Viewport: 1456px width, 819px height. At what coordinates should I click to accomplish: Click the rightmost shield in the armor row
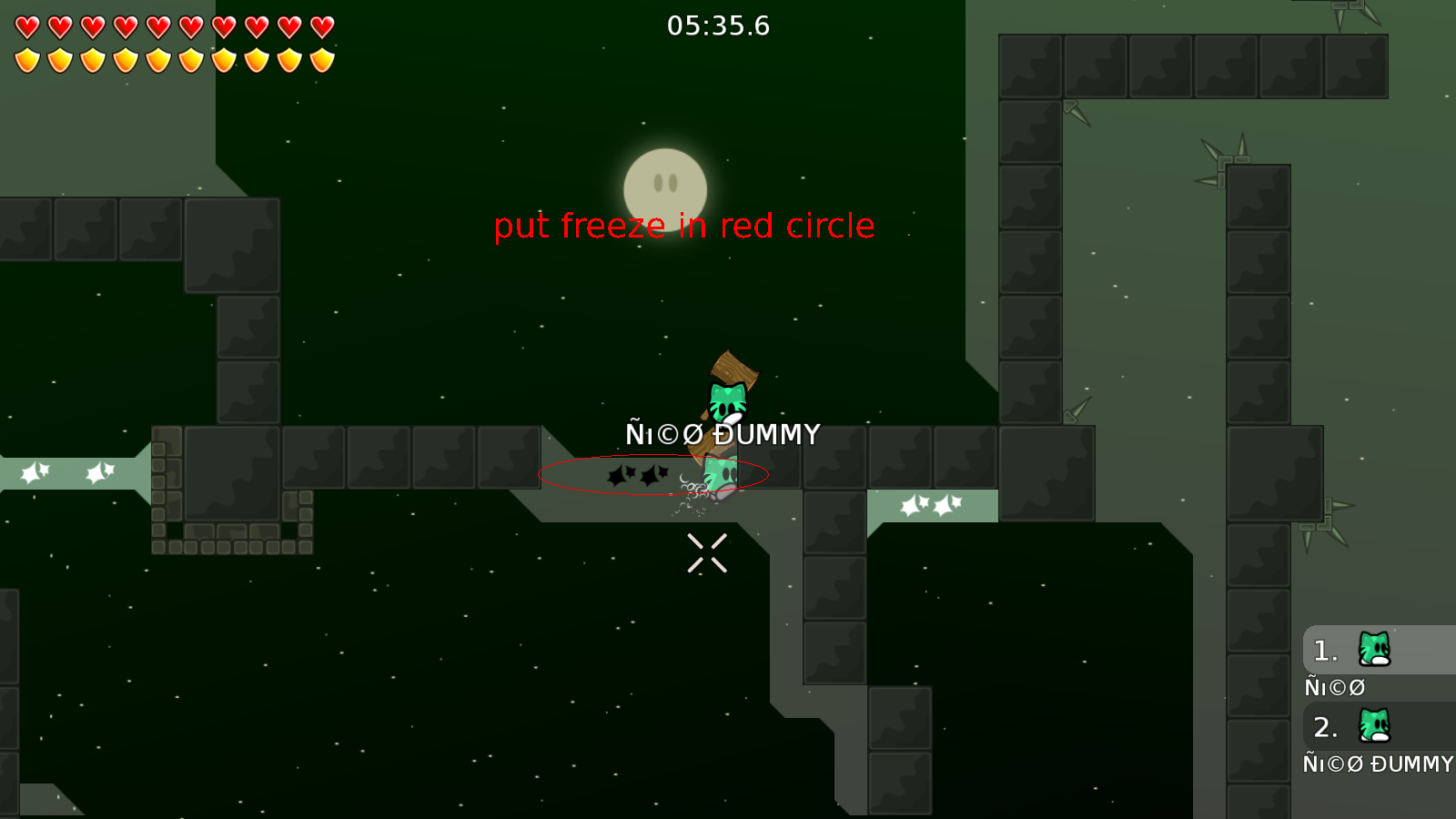320,59
